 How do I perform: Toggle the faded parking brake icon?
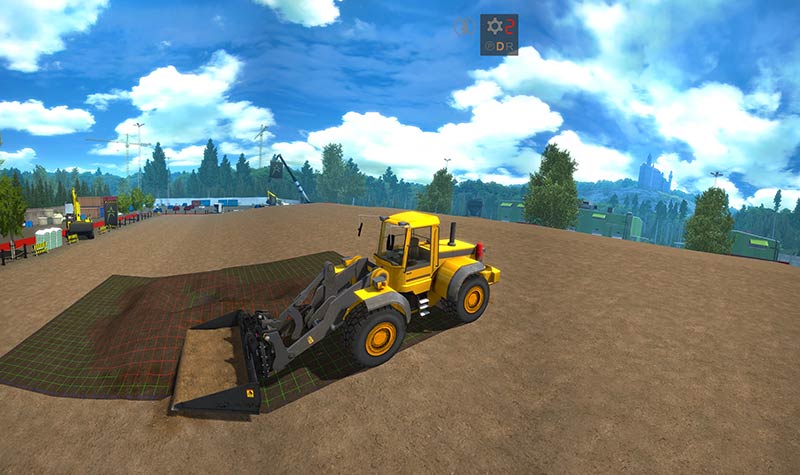pos(465,27)
